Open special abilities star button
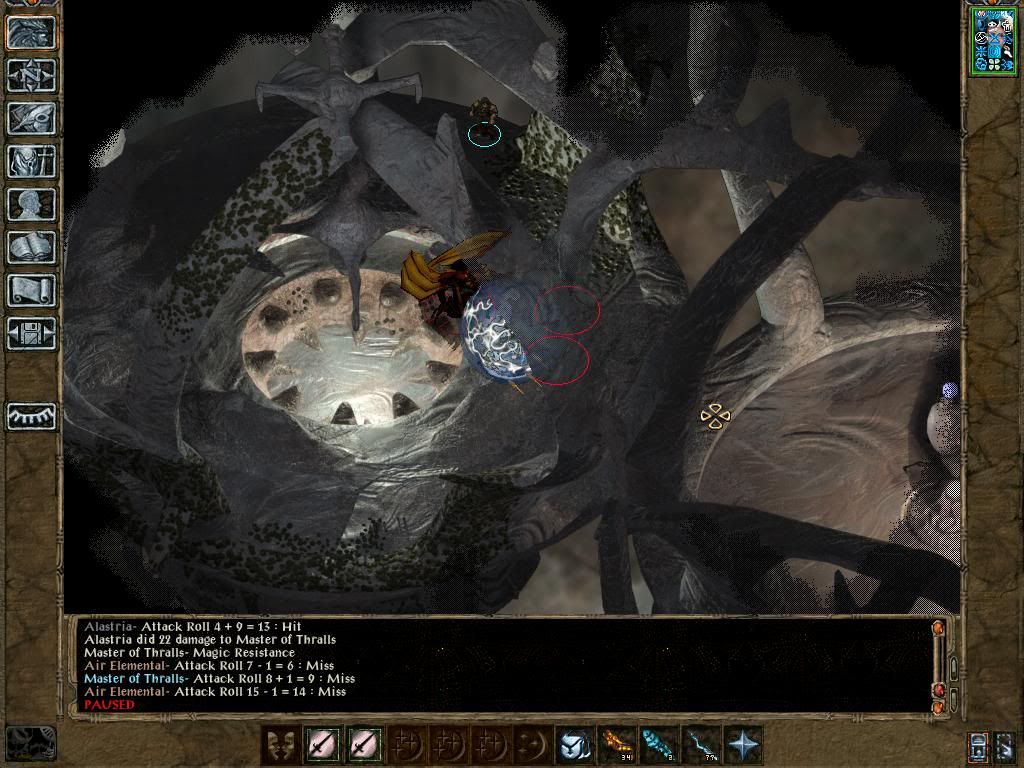The image size is (1024, 768). click(x=743, y=746)
